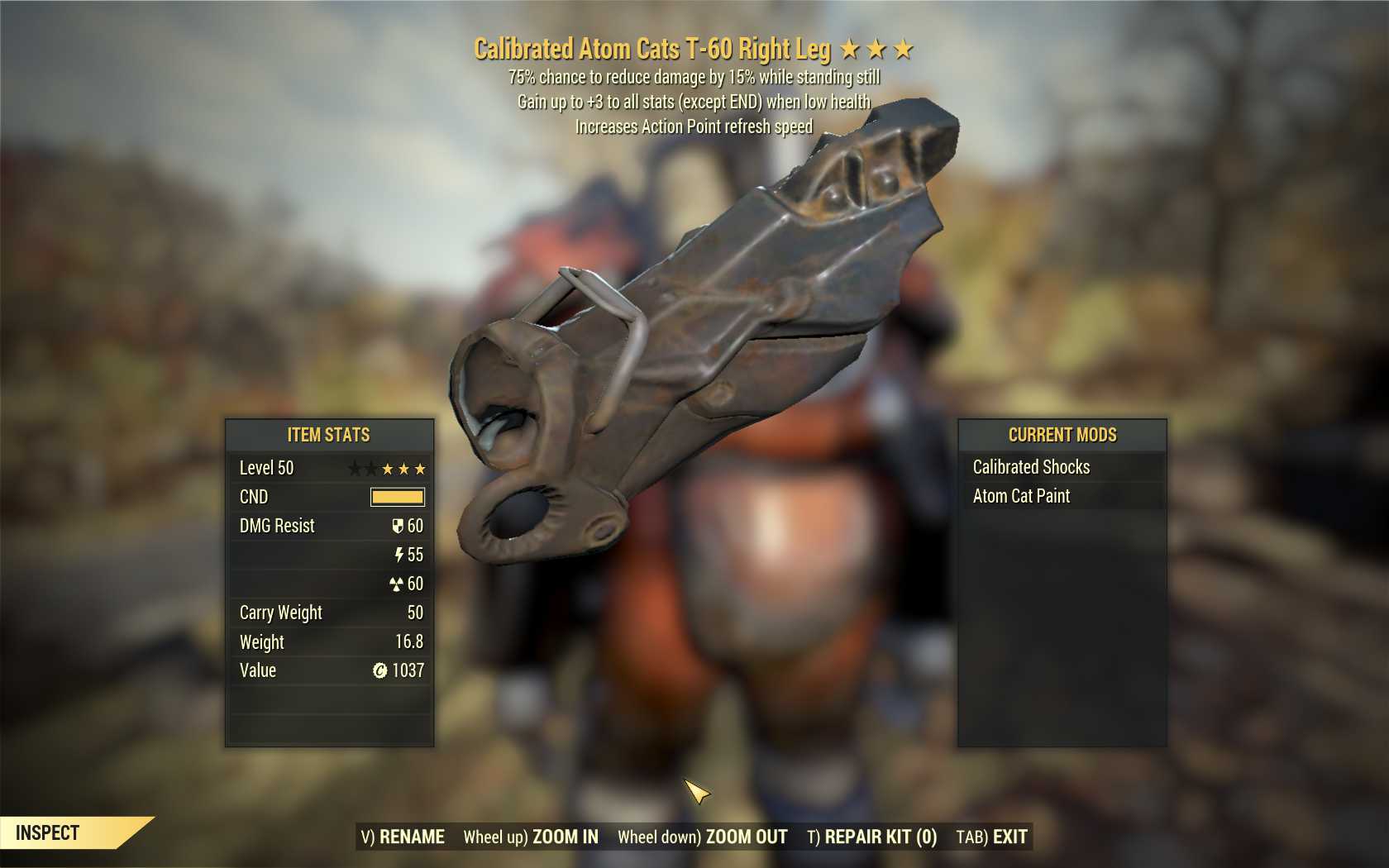Use the REPAIR KIT option
Image resolution: width=1389 pixels, height=868 pixels.
pyautogui.click(x=872, y=837)
